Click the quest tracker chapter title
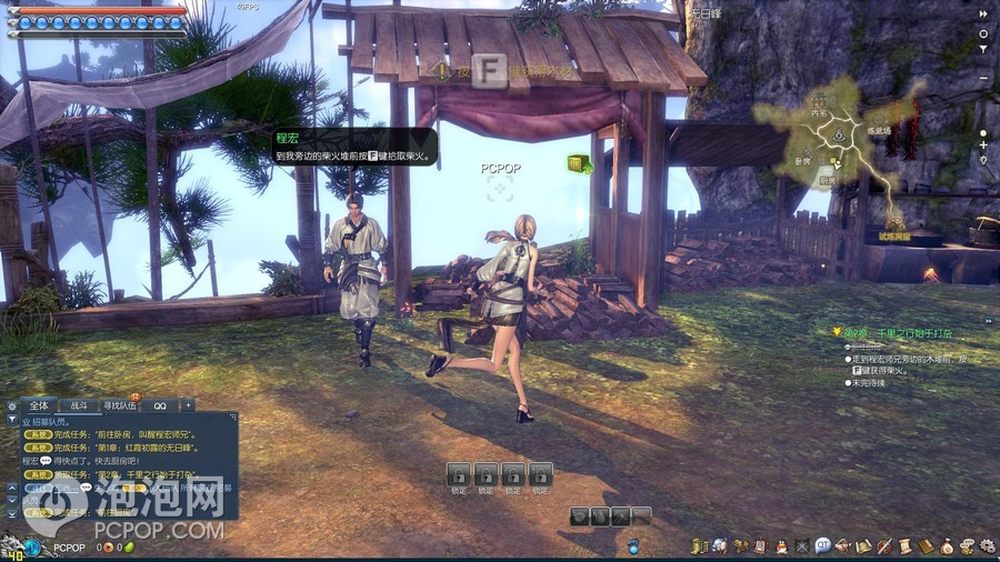Viewport: 1000px width, 562px height. tap(893, 332)
